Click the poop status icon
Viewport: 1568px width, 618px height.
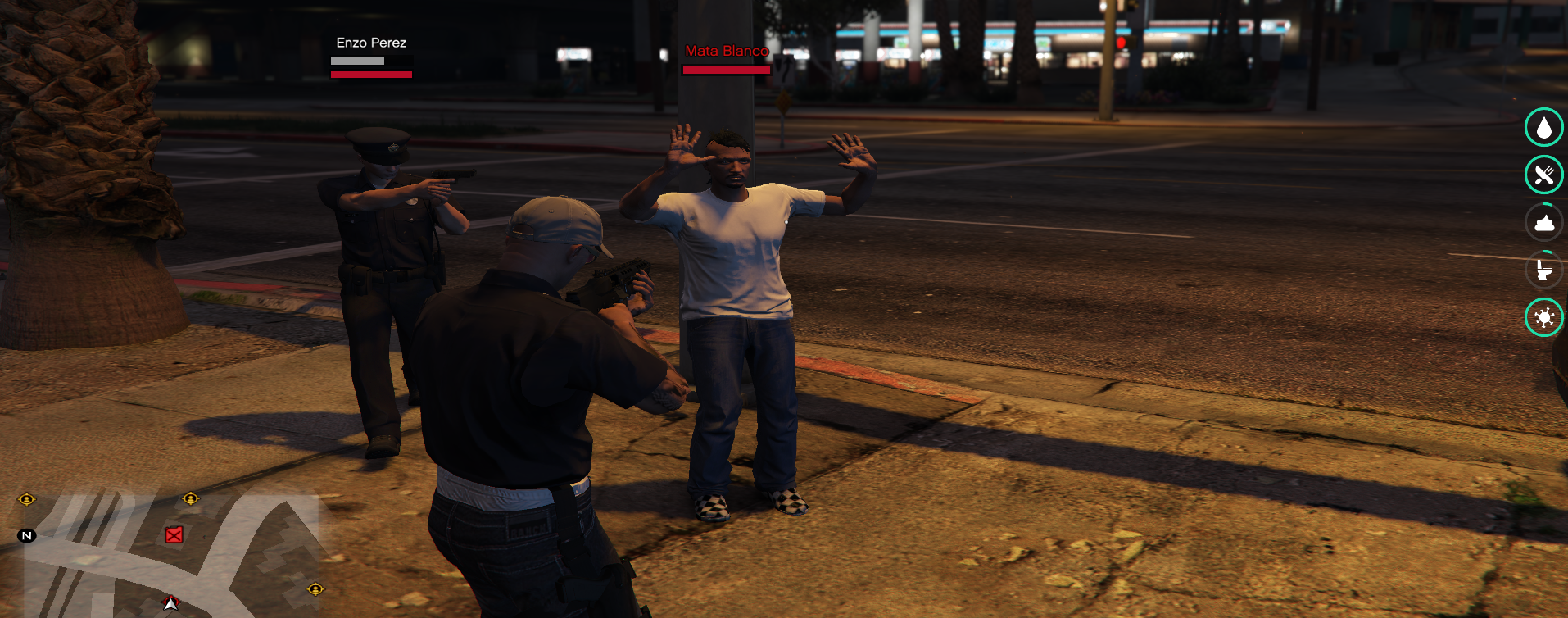[1543, 222]
